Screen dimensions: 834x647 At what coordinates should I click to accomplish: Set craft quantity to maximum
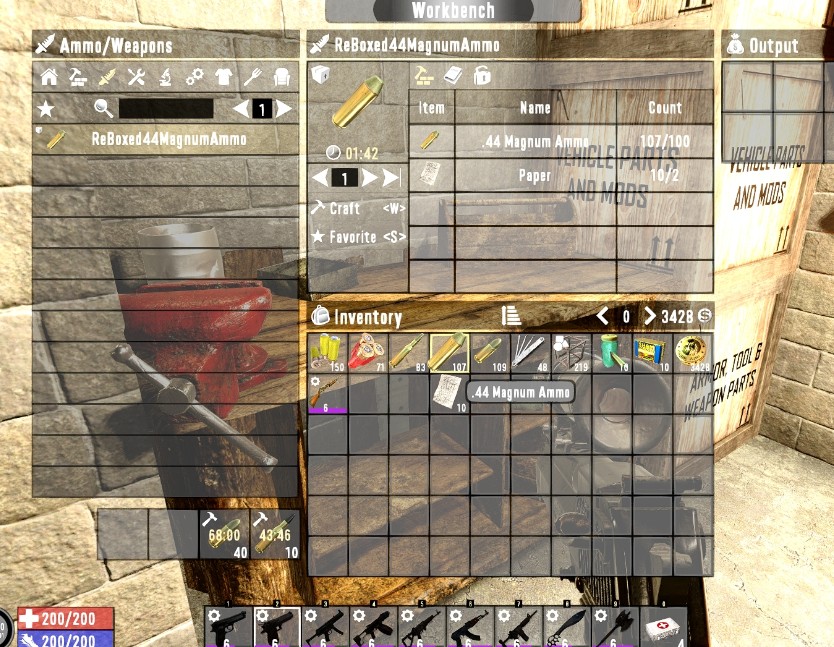(x=391, y=178)
